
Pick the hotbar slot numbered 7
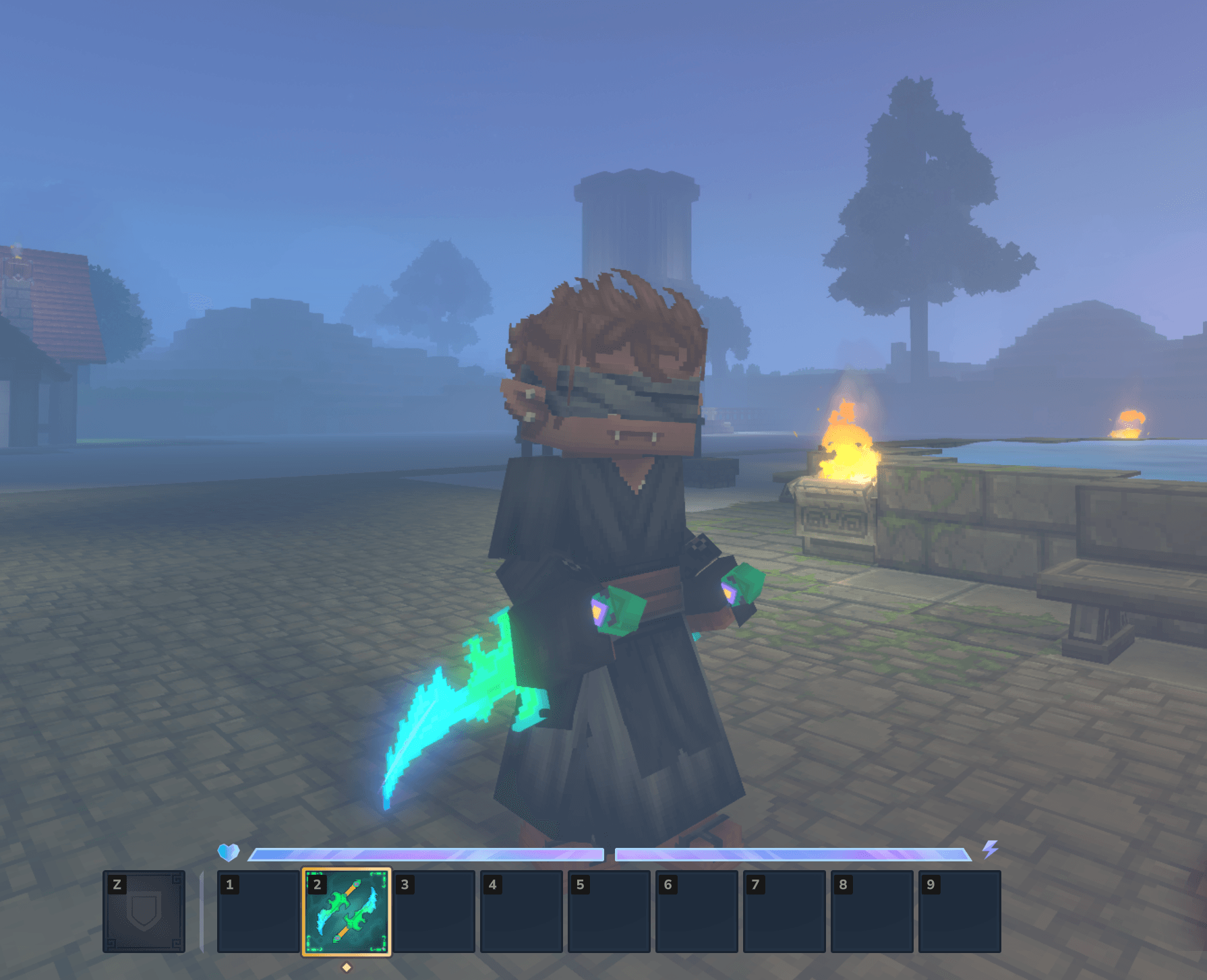tap(784, 911)
